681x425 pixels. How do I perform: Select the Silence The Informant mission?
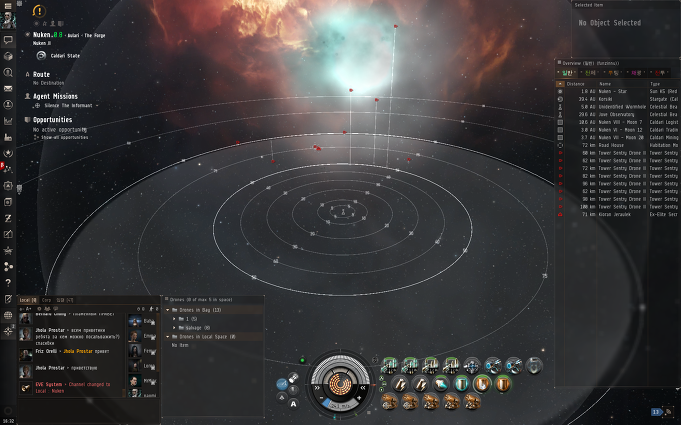[x=68, y=103]
